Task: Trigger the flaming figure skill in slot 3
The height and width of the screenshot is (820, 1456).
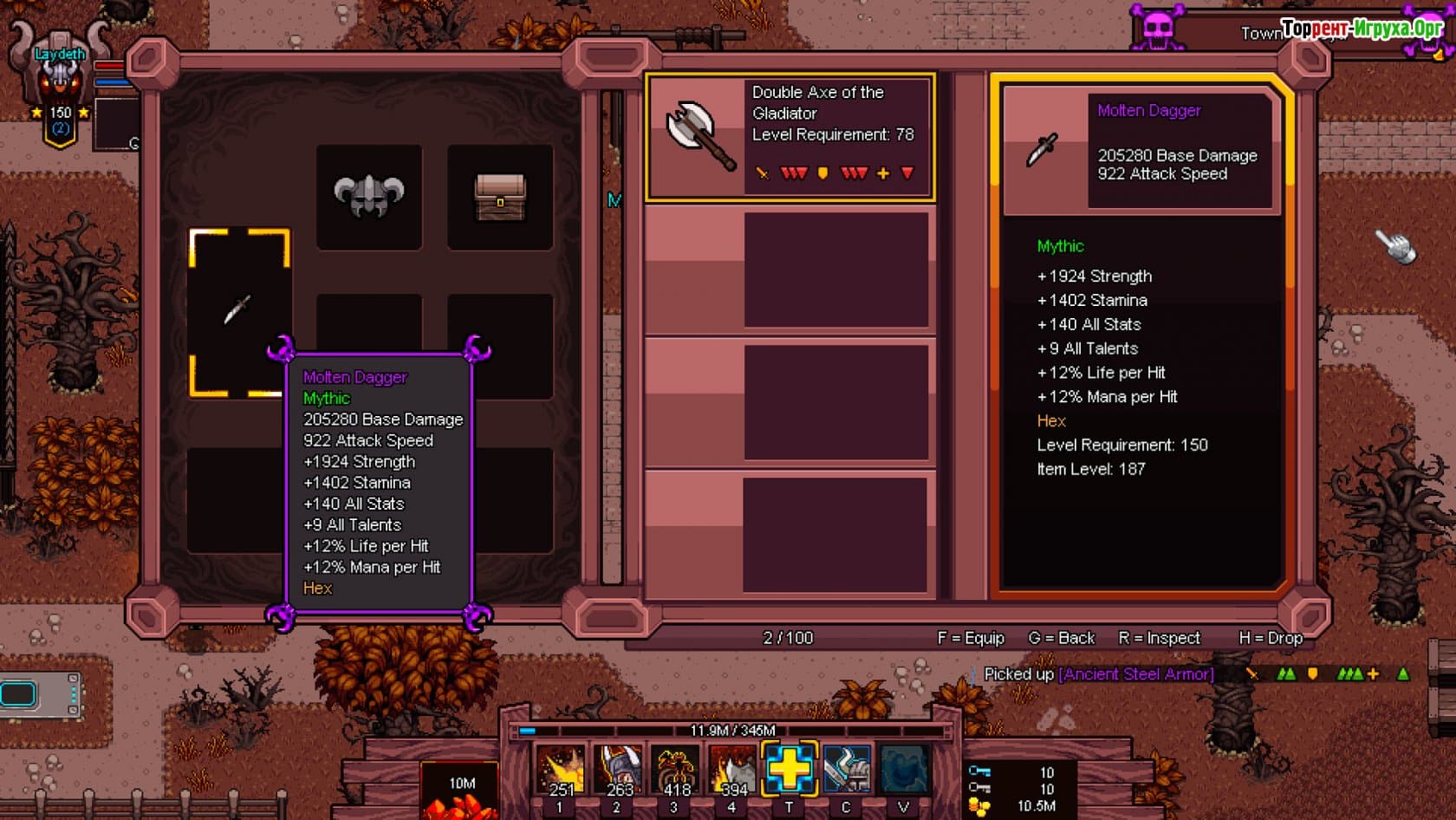Action: click(675, 770)
